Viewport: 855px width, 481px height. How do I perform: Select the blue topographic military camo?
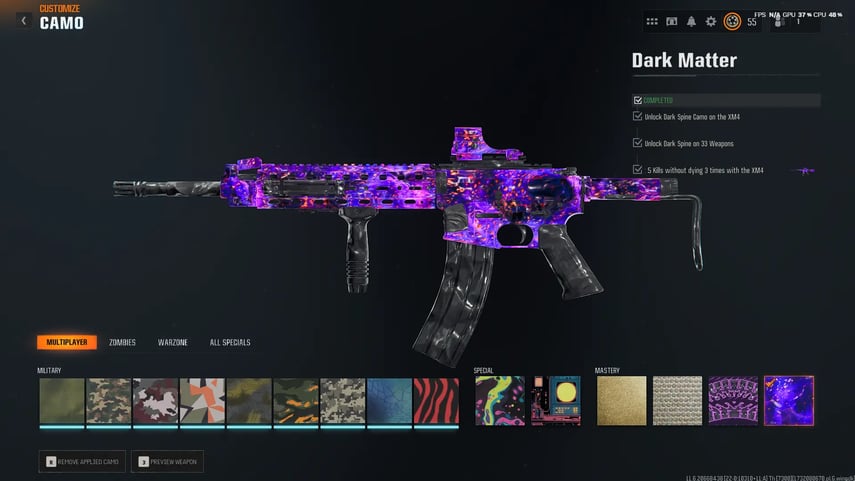389,400
